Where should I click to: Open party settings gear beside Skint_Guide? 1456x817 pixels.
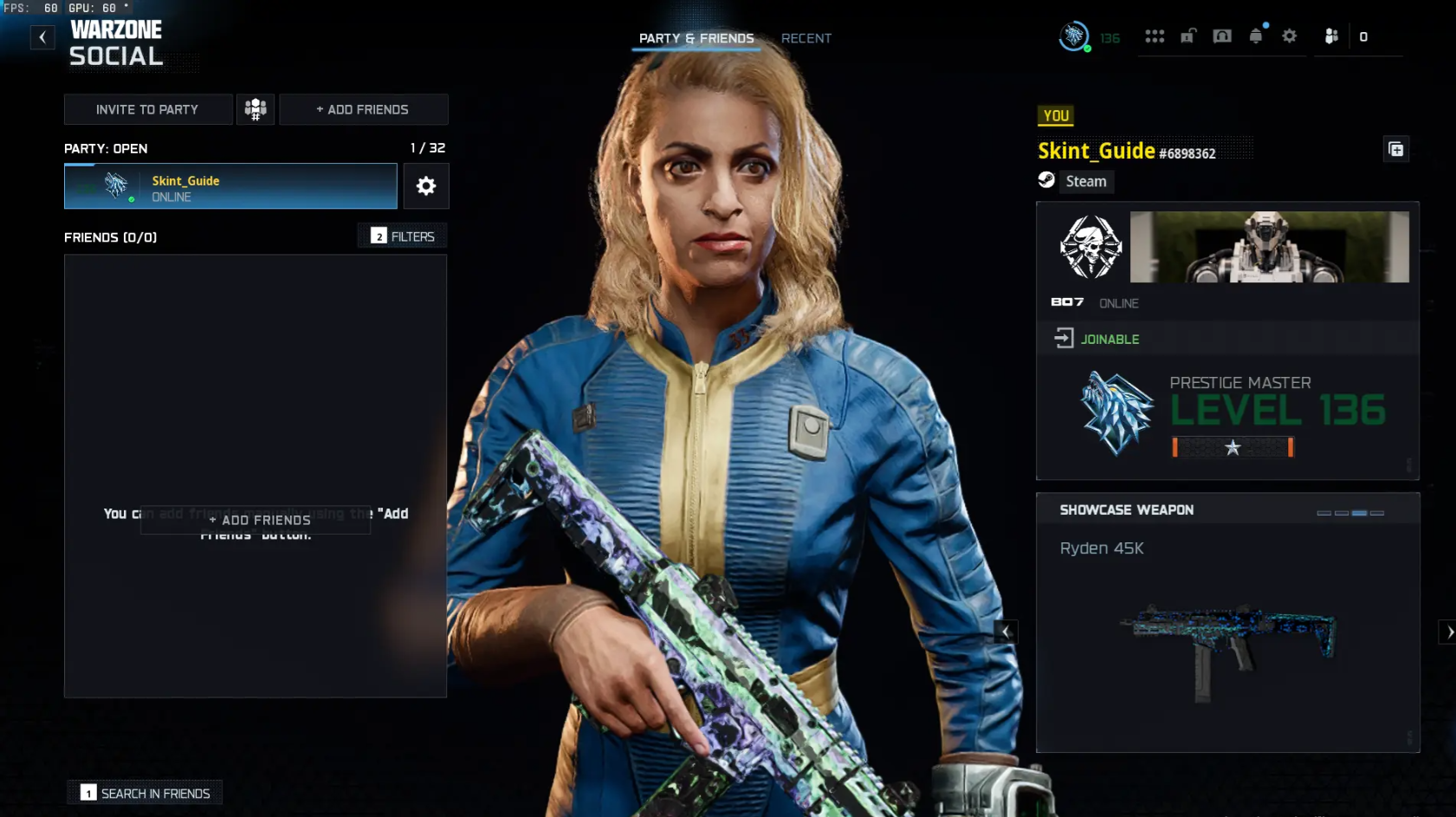click(x=426, y=185)
